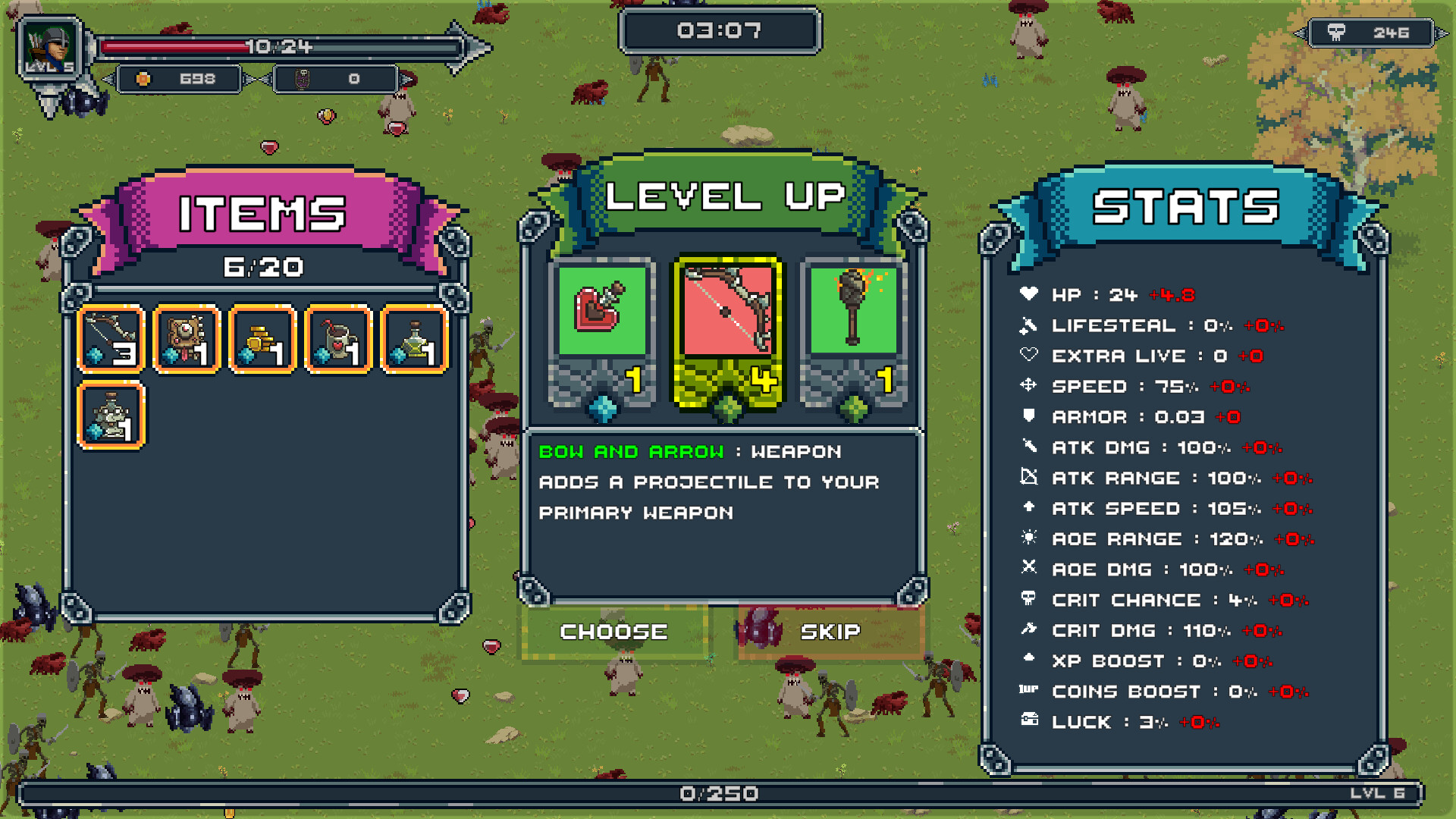This screenshot has width=1456, height=819.
Task: Click the skull kill counter showing 246
Action: [1373, 32]
